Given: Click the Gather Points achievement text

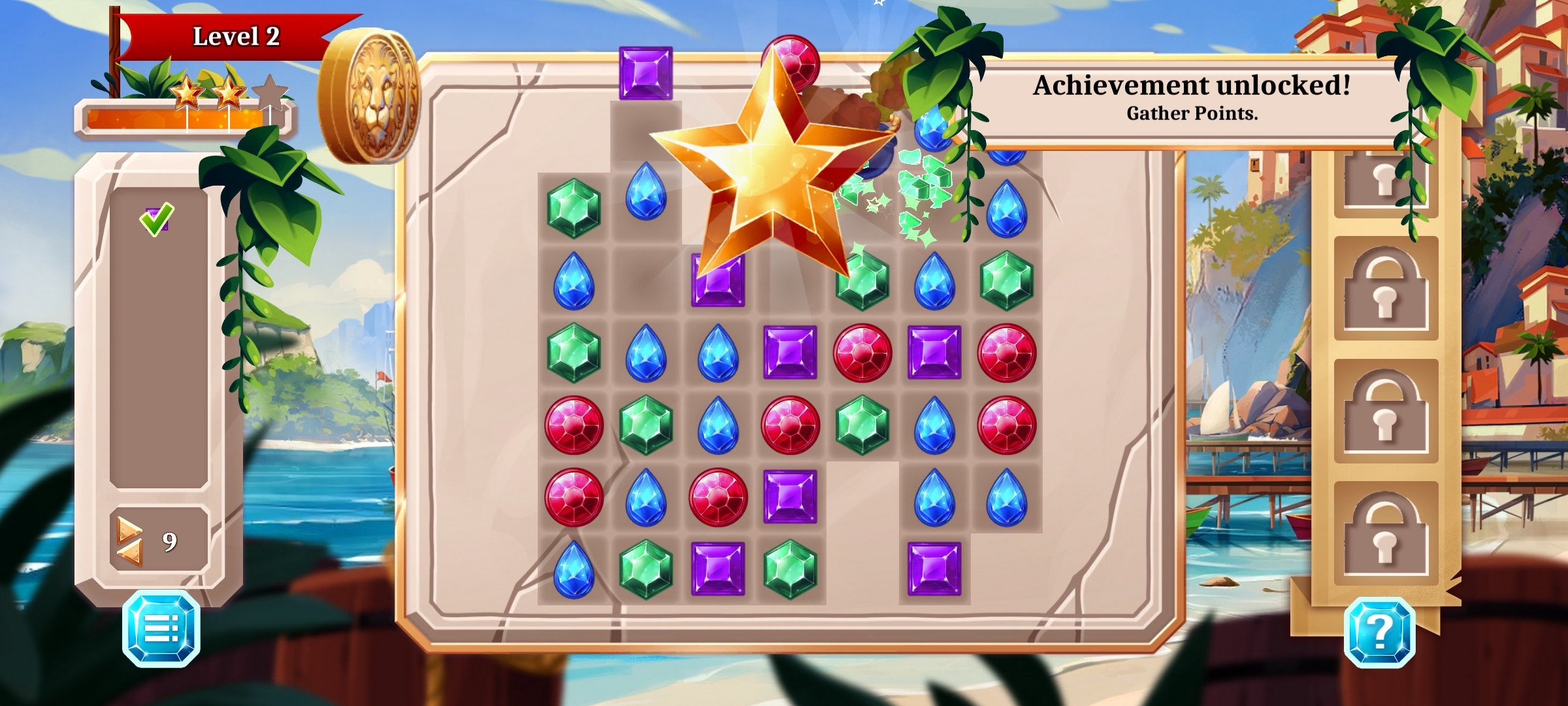Looking at the screenshot, I should [1190, 115].
